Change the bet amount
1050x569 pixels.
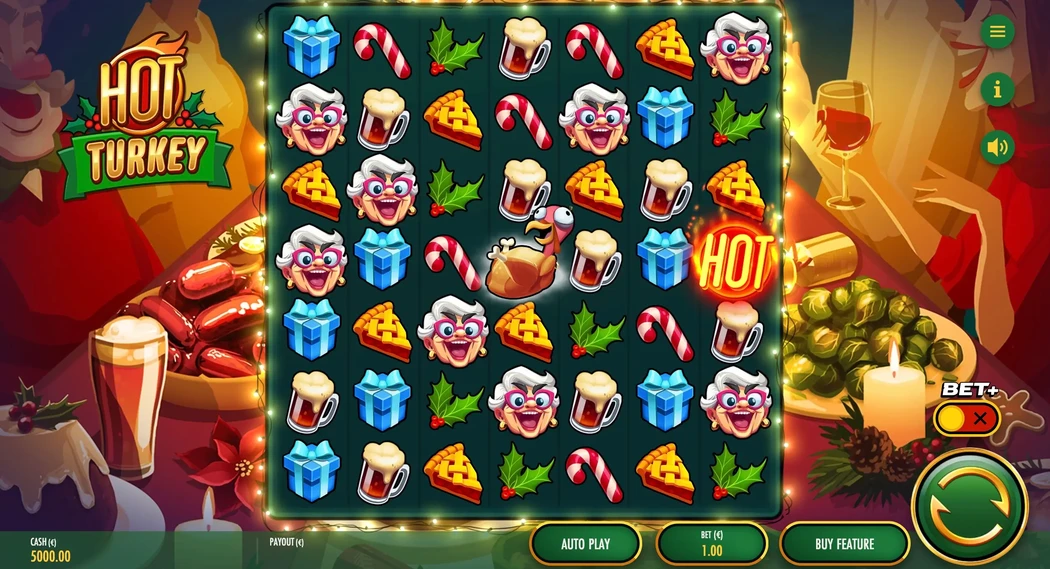pyautogui.click(x=712, y=544)
